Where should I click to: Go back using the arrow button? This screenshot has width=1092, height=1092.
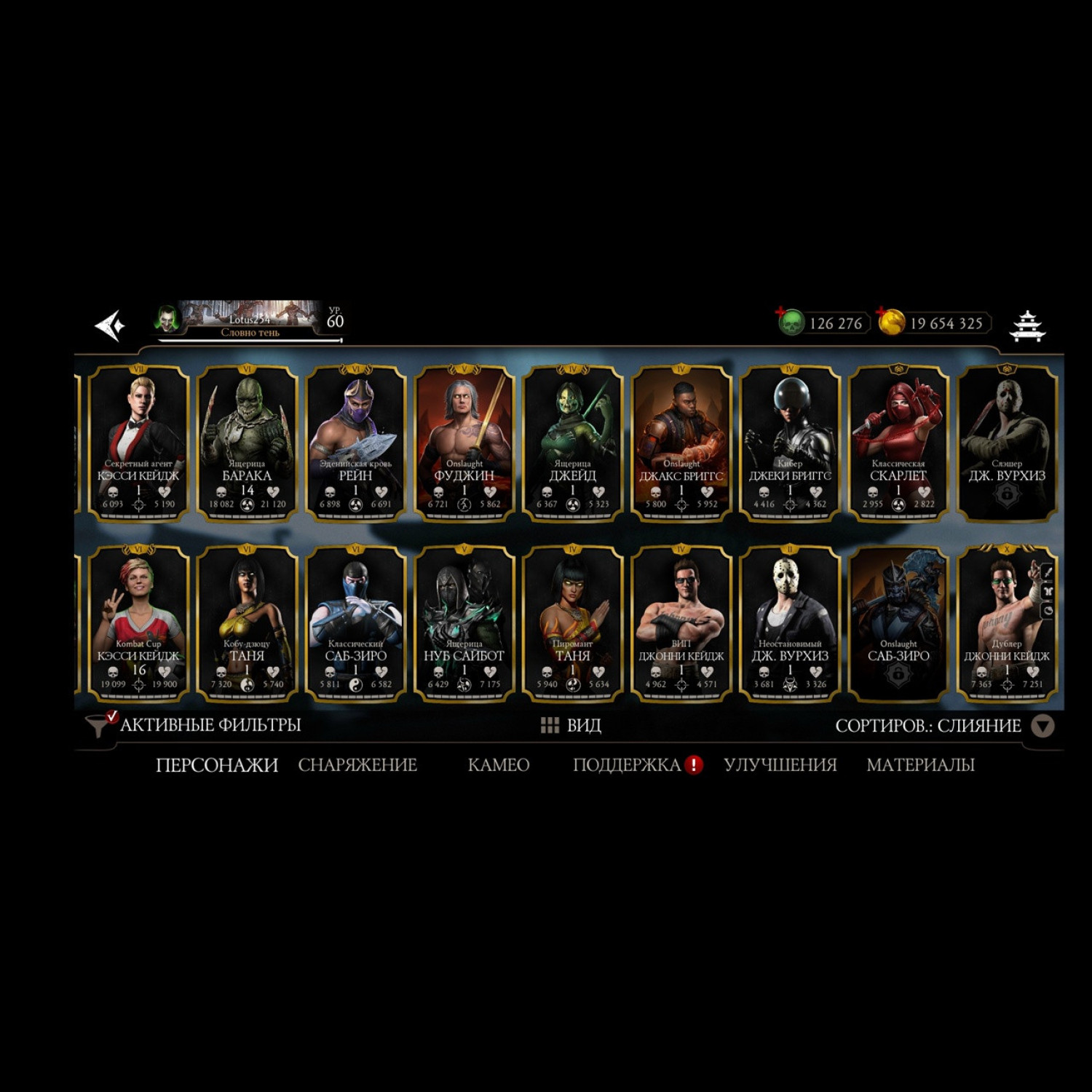pyautogui.click(x=111, y=325)
